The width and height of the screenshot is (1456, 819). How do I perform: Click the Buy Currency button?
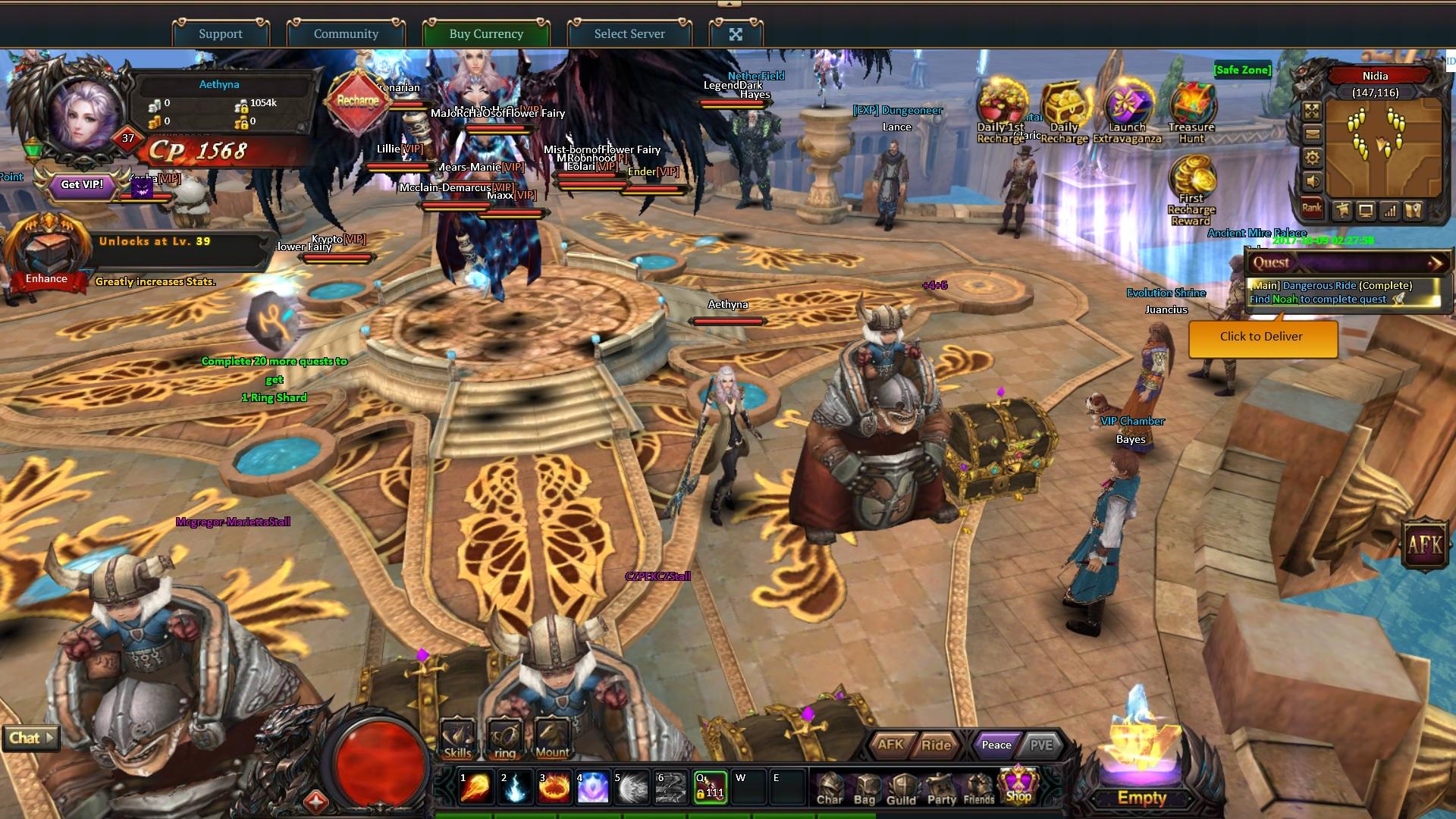486,33
